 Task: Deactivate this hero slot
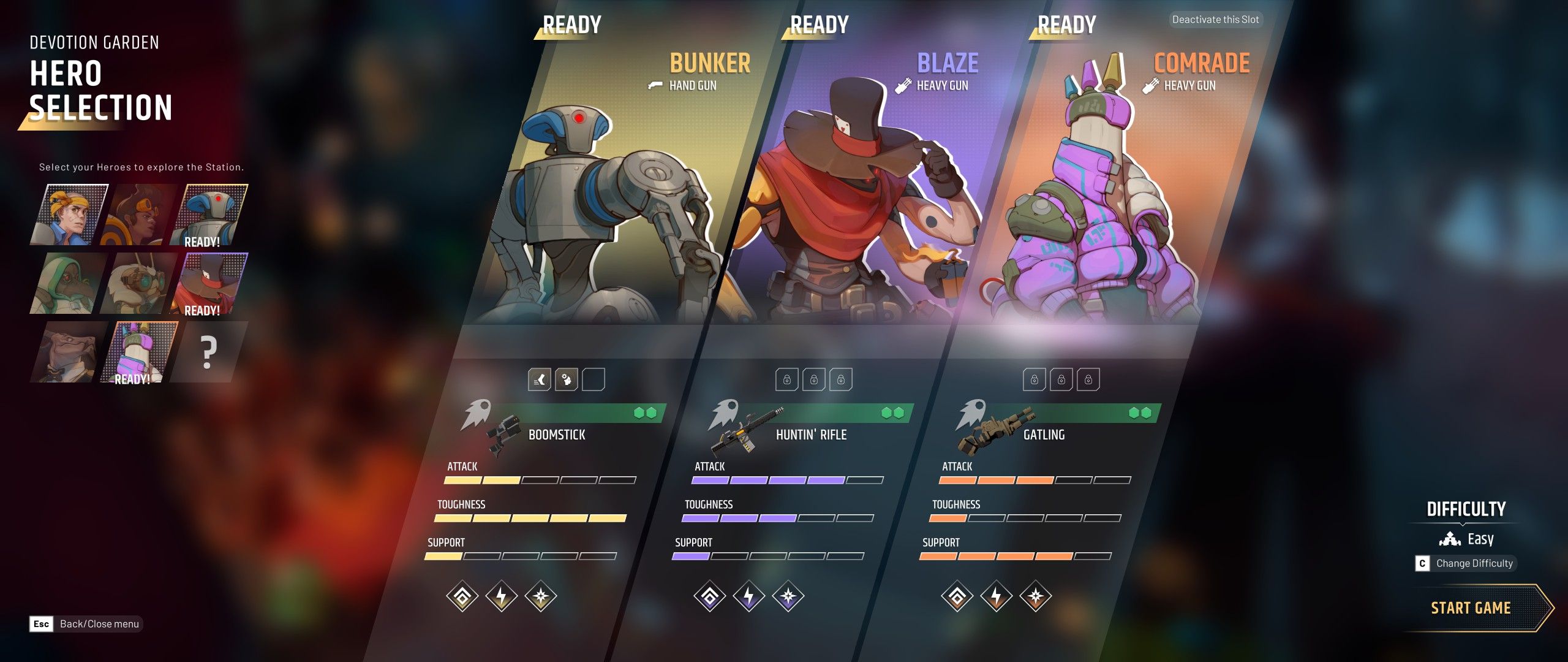1215,20
